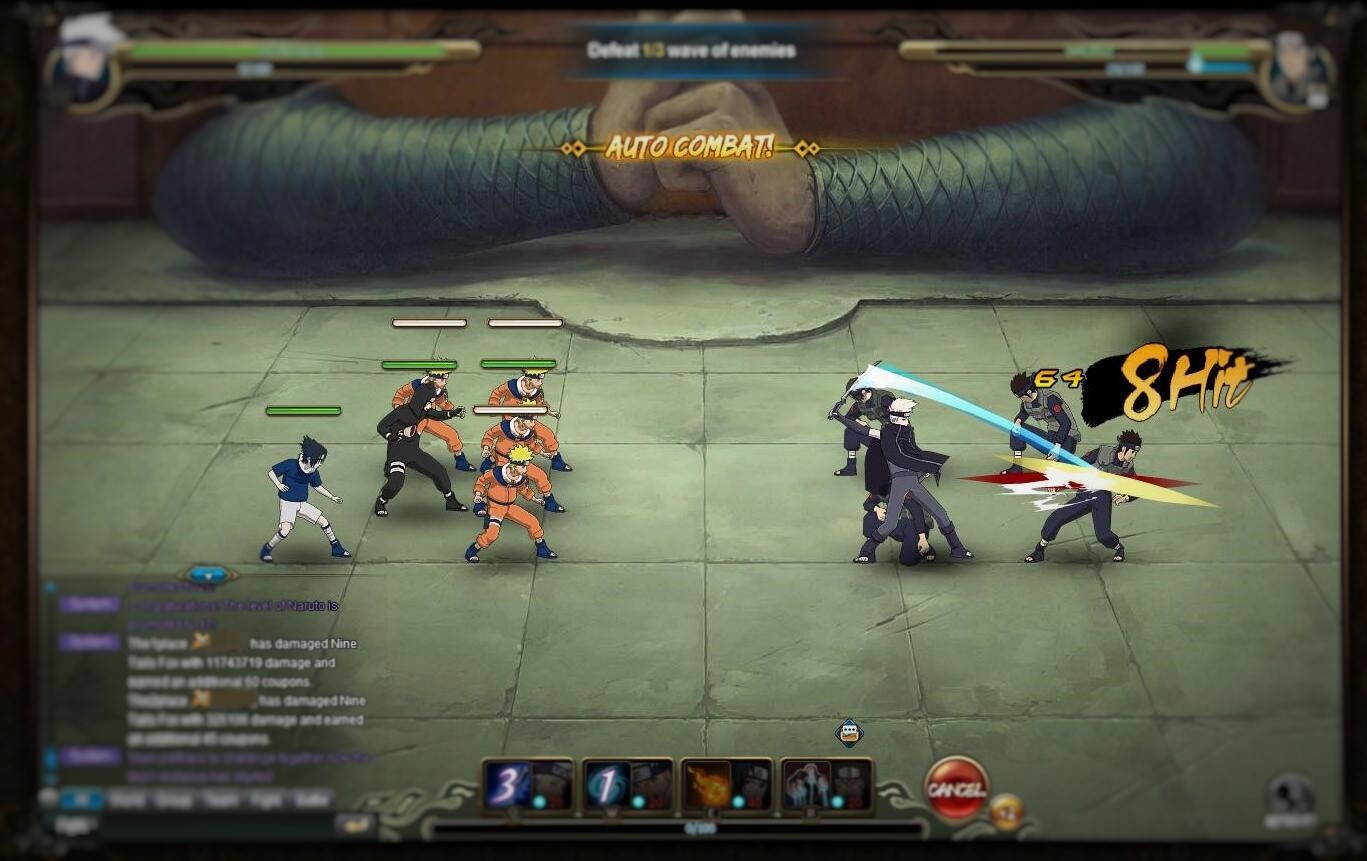
Task: Send the chat message with the gold button
Action: [354, 825]
